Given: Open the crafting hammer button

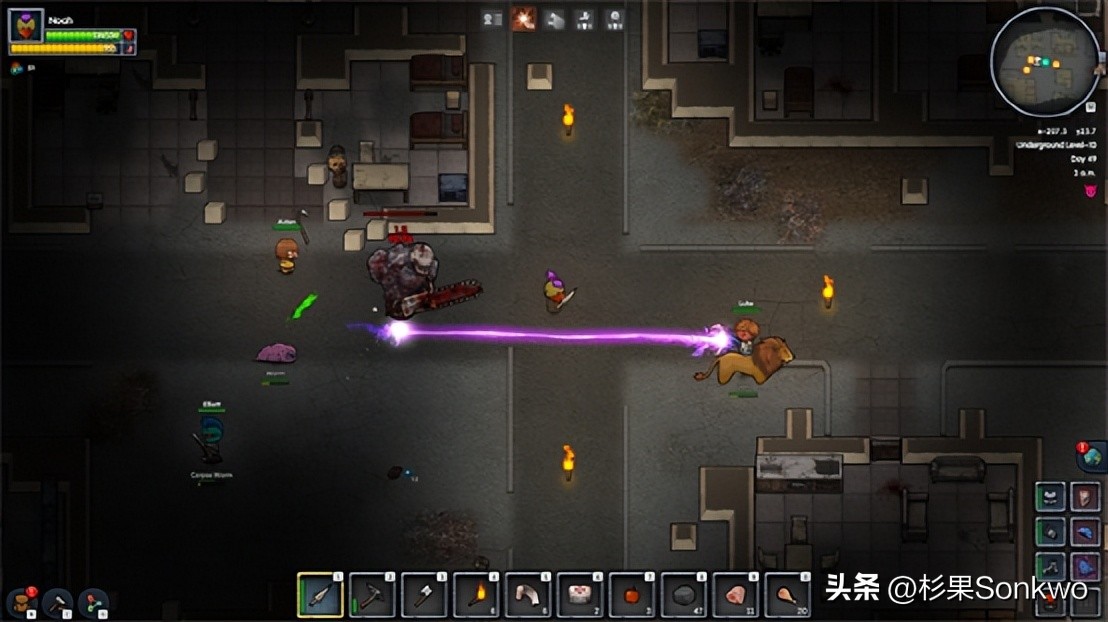Looking at the screenshot, I should tap(57, 602).
